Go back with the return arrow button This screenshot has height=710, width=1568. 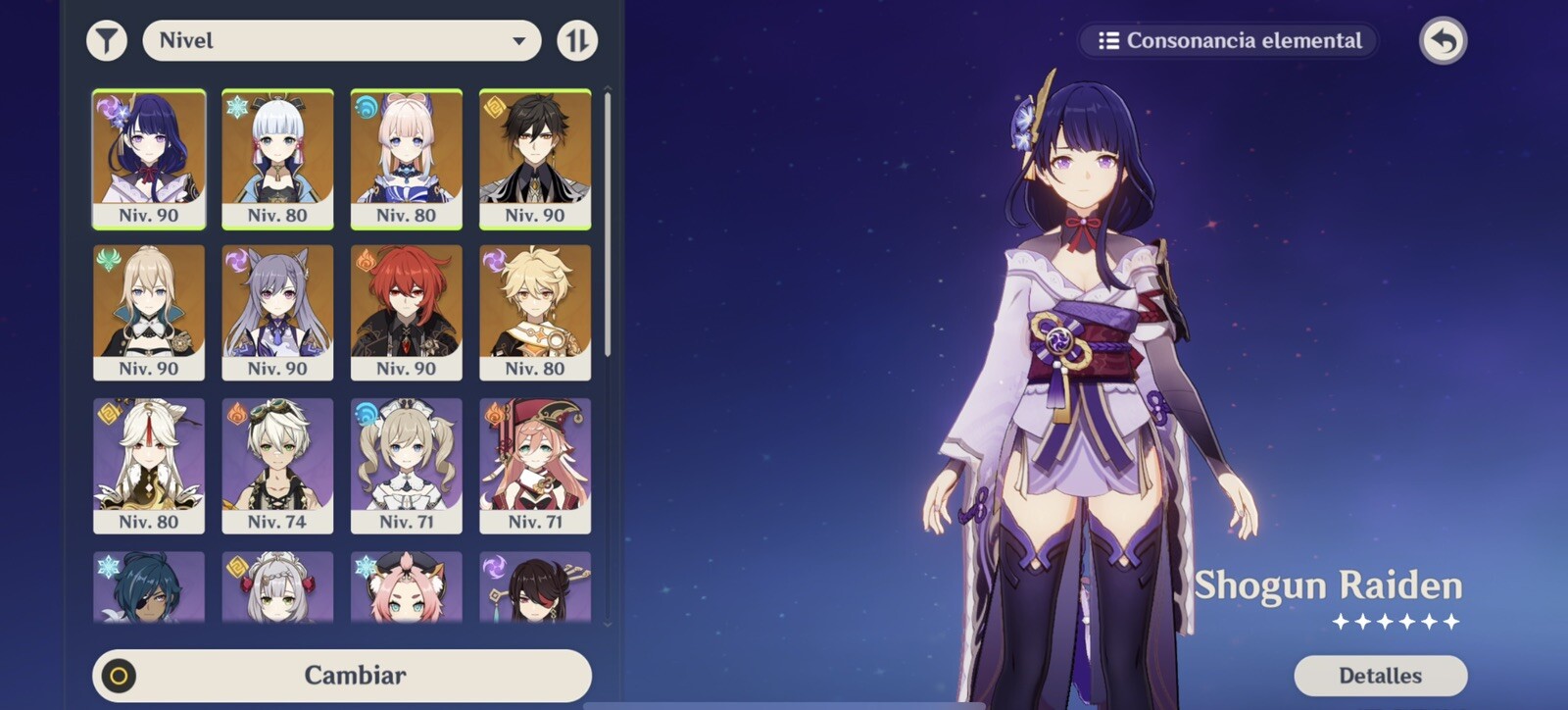click(x=1443, y=41)
